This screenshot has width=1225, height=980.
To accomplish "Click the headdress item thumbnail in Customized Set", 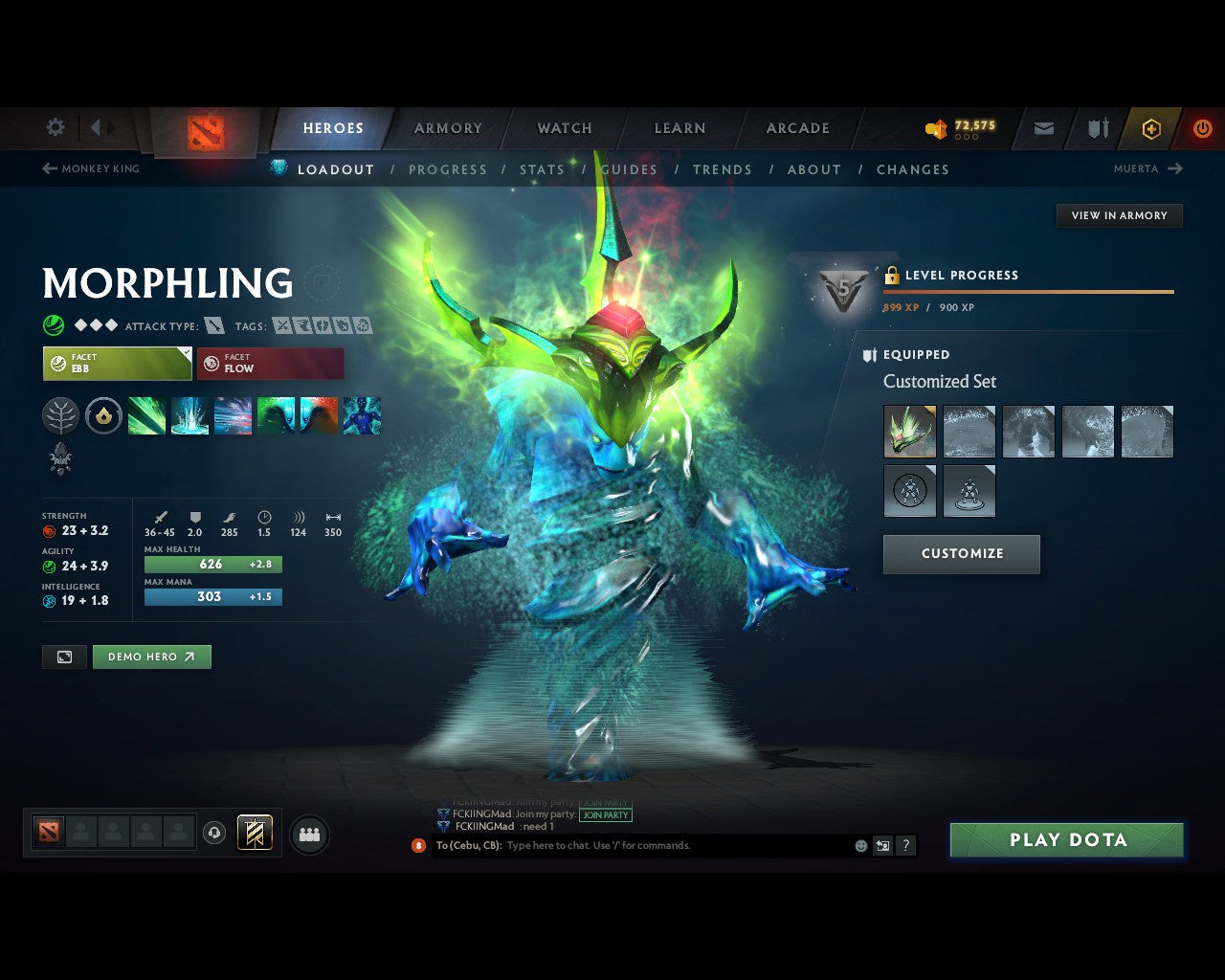I will [908, 431].
